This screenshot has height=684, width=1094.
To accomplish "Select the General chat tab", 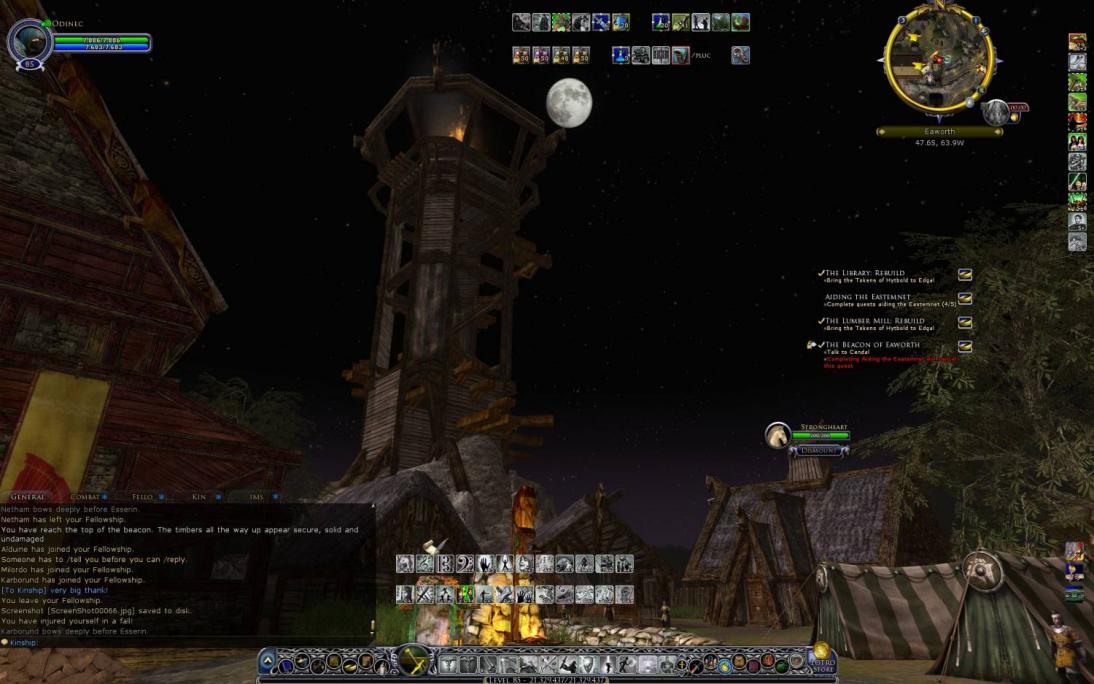I will tap(28, 496).
